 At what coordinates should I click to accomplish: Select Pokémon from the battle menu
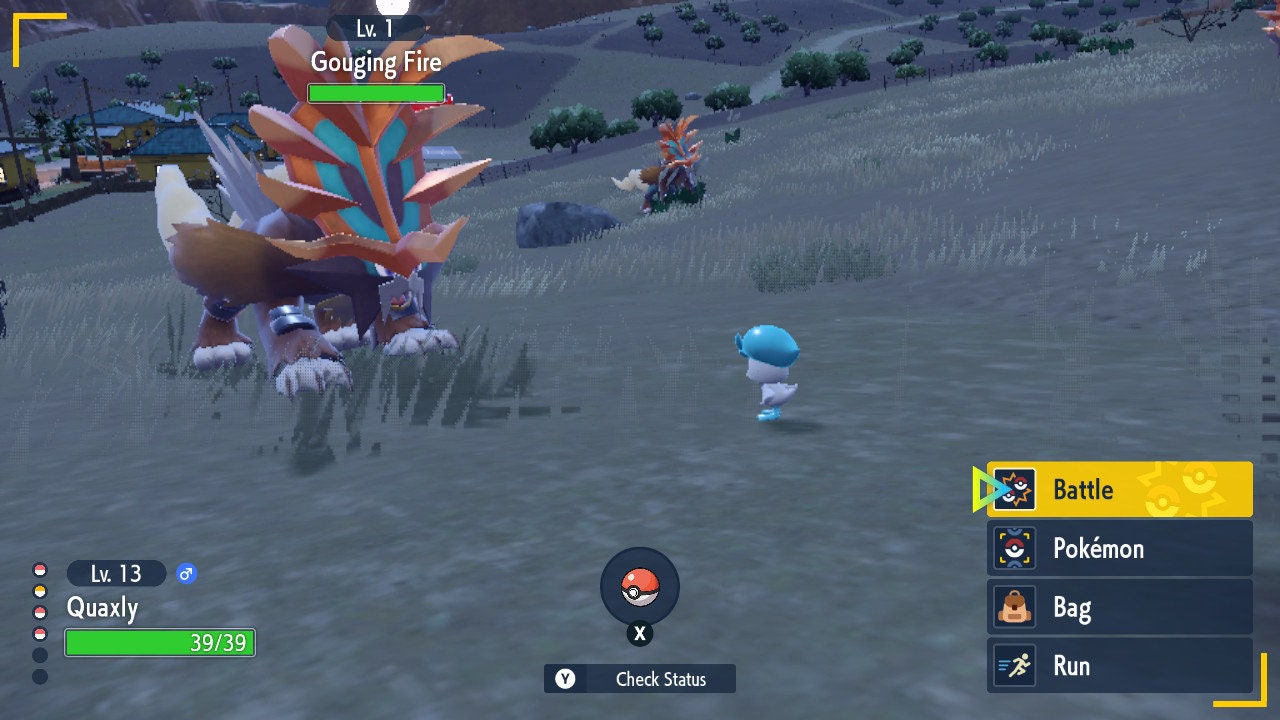click(x=1100, y=548)
